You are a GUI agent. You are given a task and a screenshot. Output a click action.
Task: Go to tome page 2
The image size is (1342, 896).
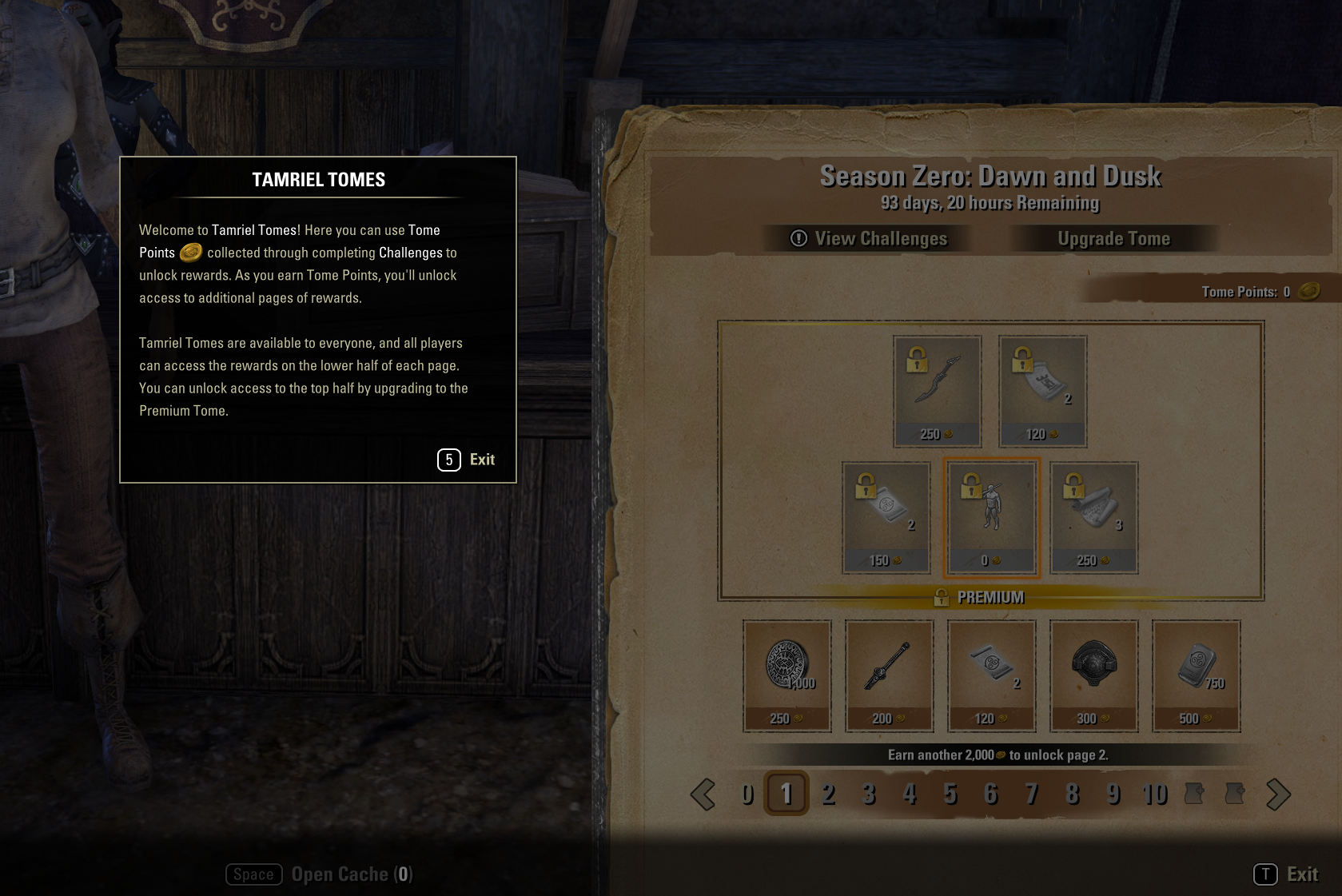[x=828, y=794]
